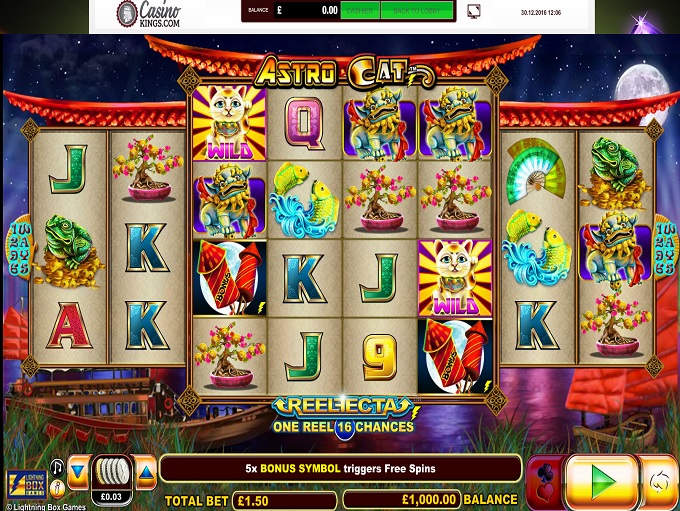Toggle sound with the music note icon
680x511 pixels.
coord(57,466)
